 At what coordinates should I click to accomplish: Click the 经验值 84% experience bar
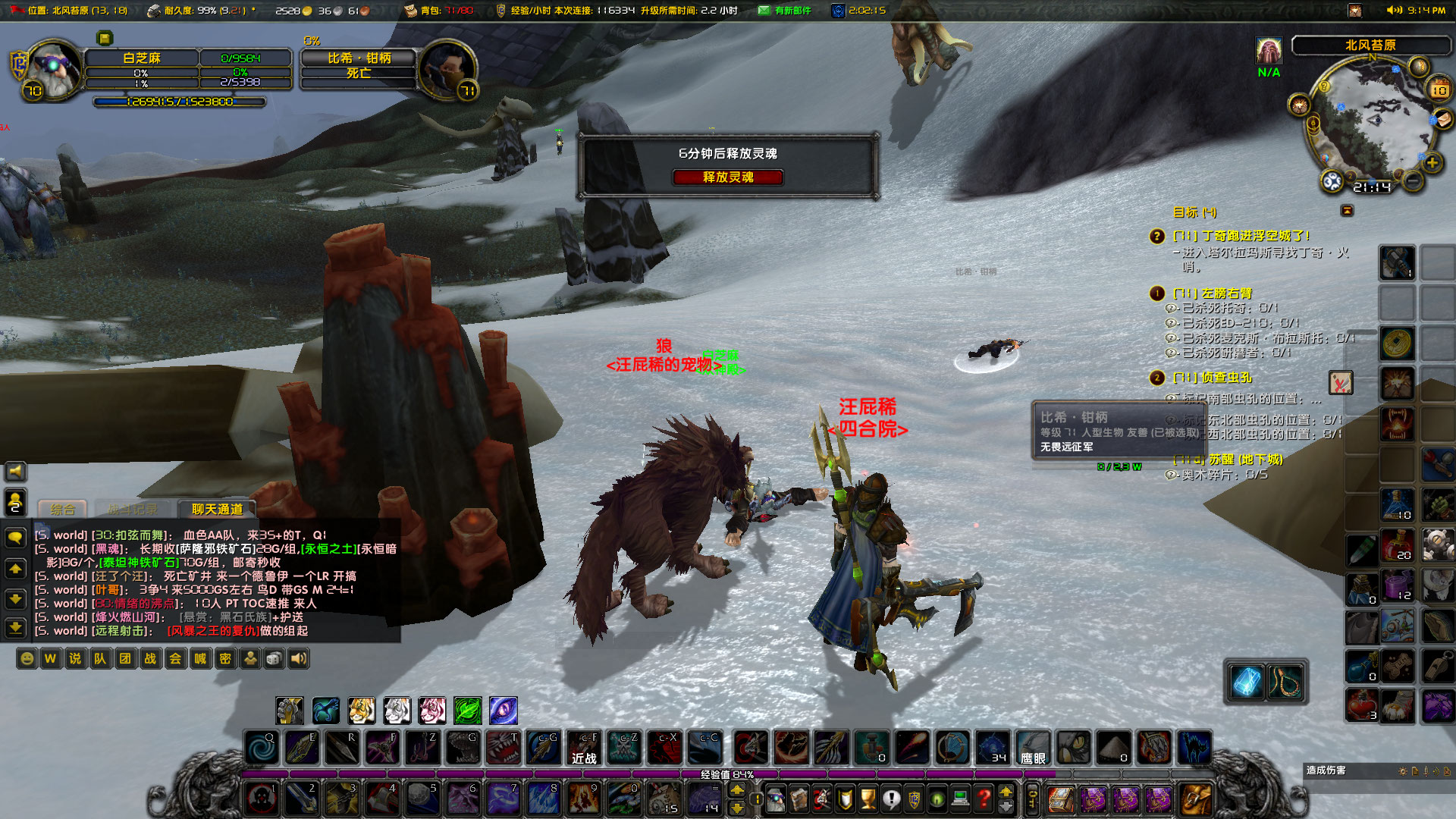724,774
